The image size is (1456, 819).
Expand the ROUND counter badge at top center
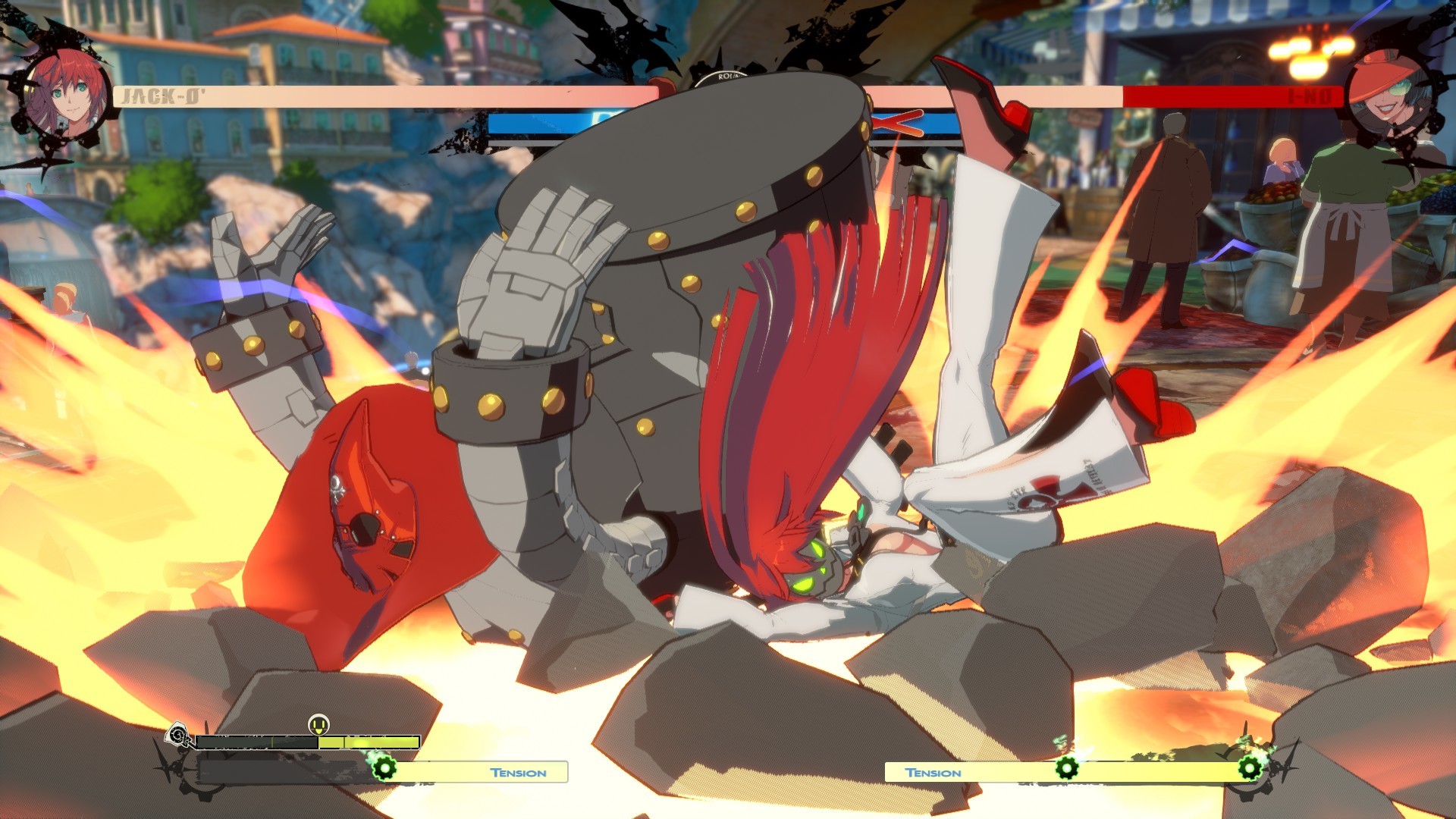pyautogui.click(x=728, y=76)
